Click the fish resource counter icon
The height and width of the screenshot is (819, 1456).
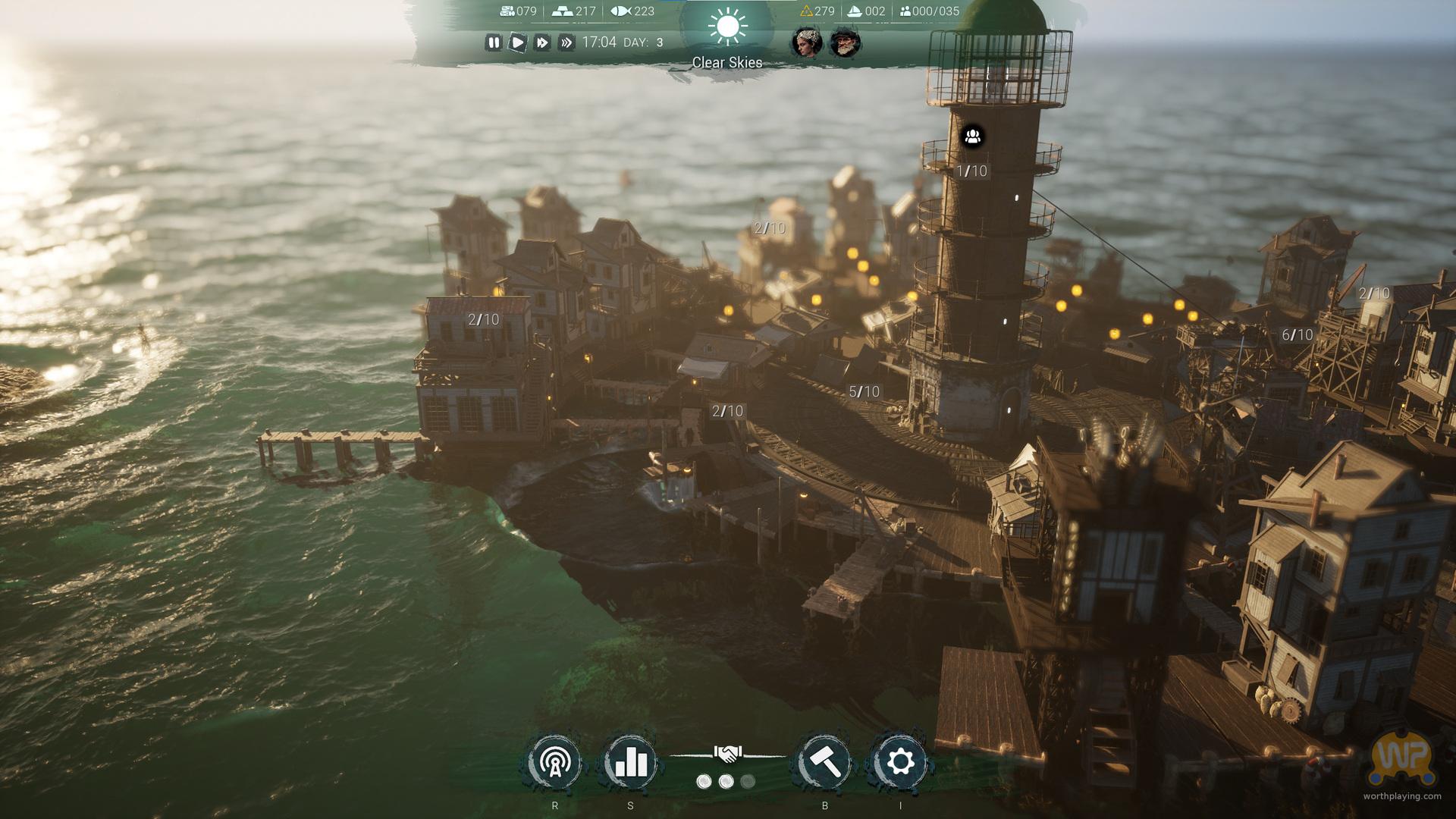620,11
